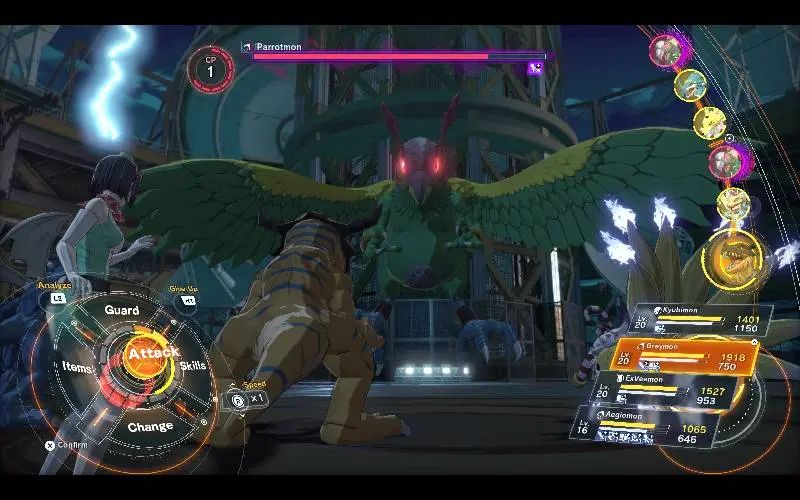Viewport: 800px width, 500px height.
Task: Toggle the battle Speed x1 control
Action: pos(248,398)
